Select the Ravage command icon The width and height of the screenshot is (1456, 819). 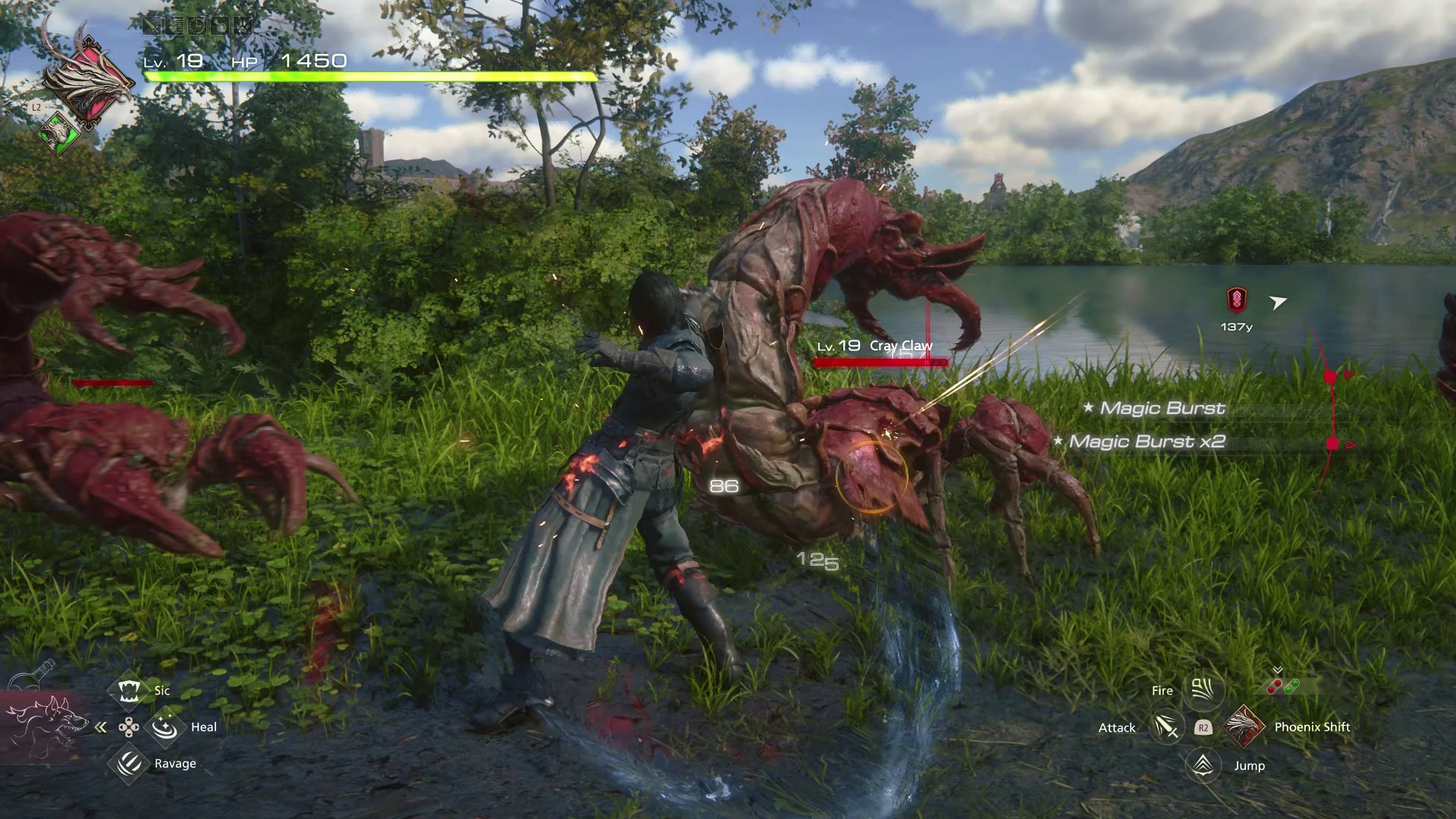pos(128,764)
